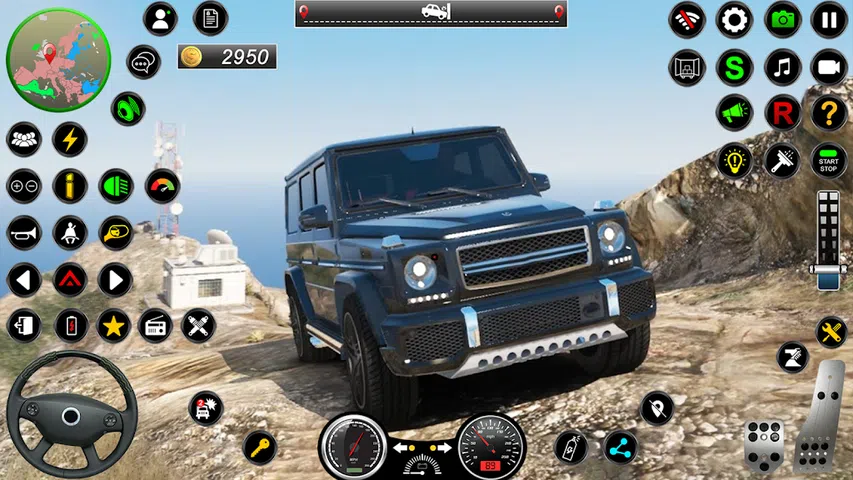853x480 pixels.
Task: Sound the trumpet horn
Action: tap(24, 233)
